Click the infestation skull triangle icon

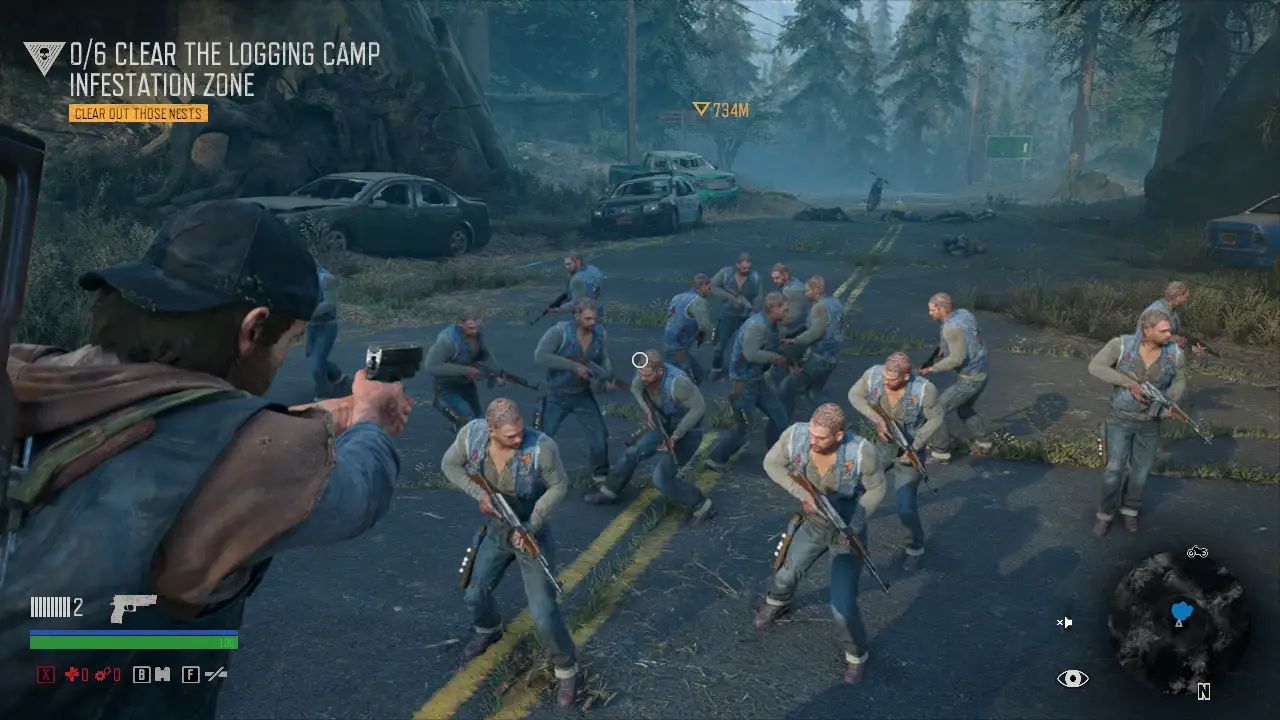click(x=44, y=57)
